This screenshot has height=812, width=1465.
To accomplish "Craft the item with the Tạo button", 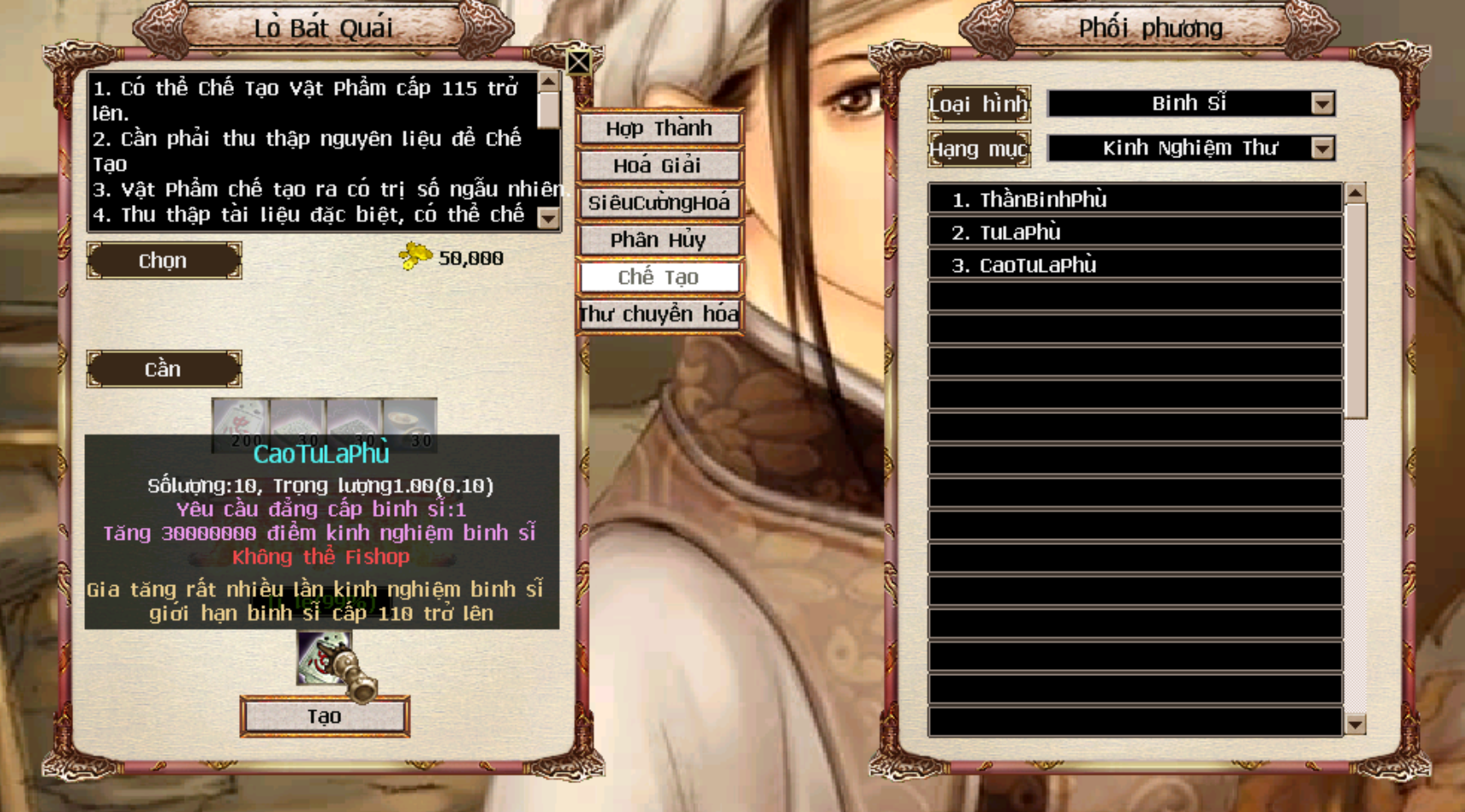I will coord(324,717).
